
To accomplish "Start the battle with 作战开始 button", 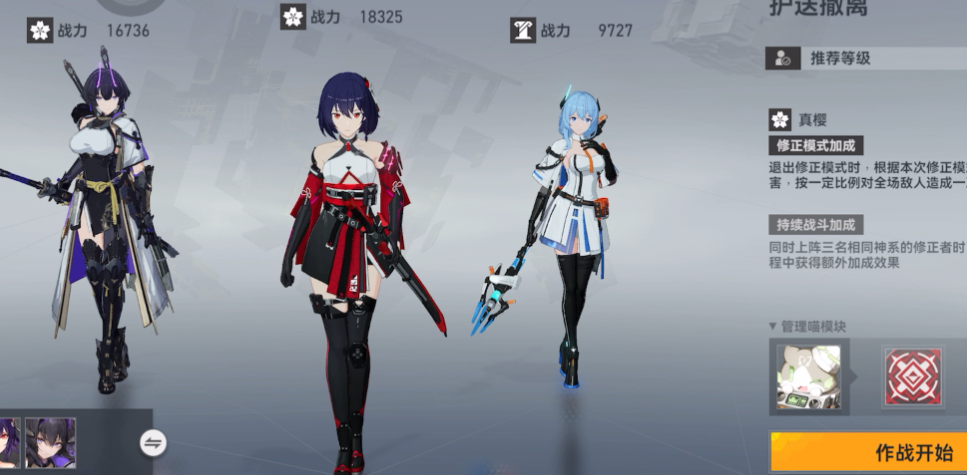I will coord(868,452).
